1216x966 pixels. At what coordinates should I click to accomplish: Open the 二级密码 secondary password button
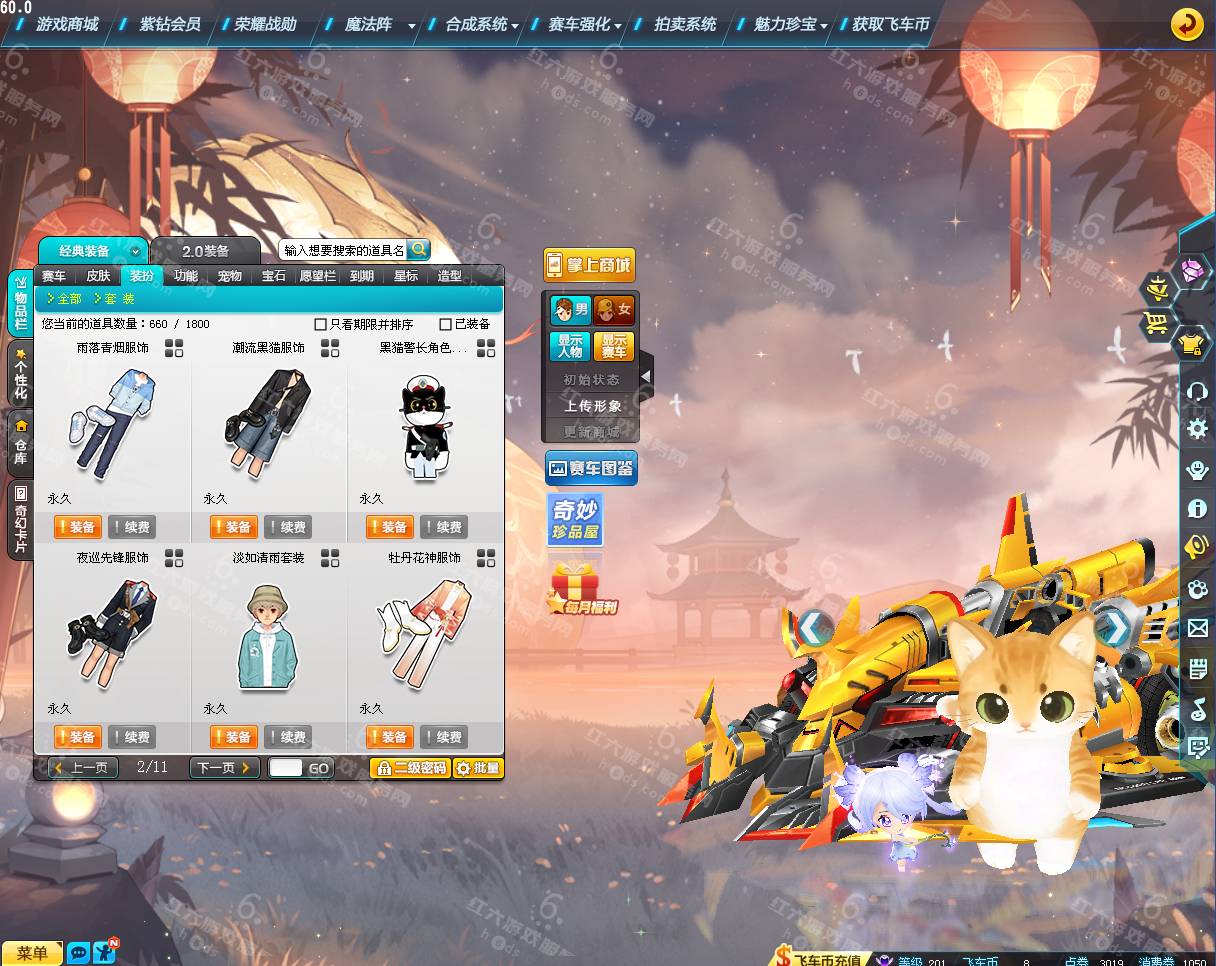tap(410, 768)
